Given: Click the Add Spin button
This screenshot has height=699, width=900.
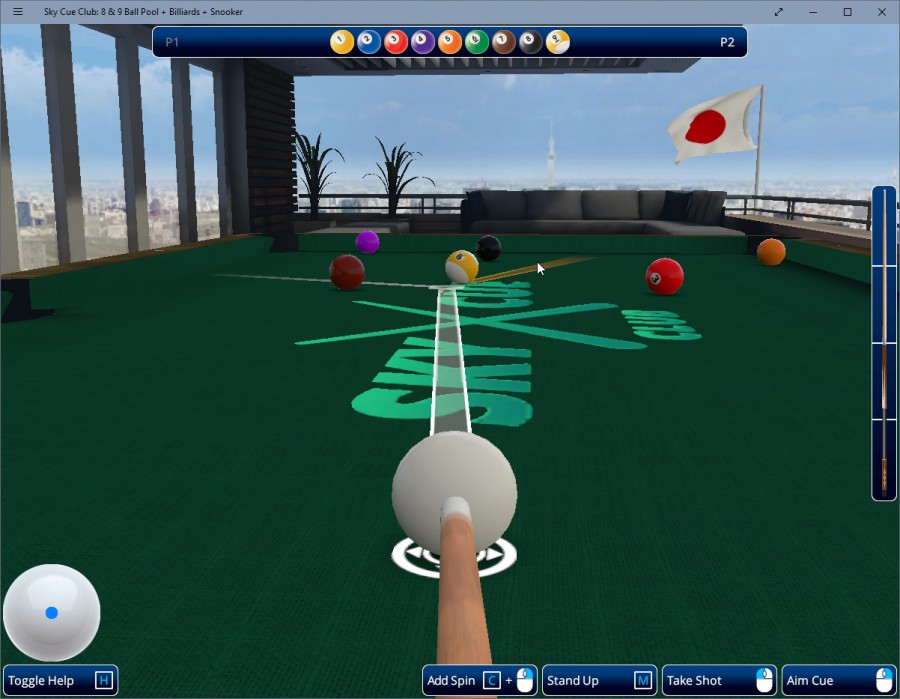Looking at the screenshot, I should click(x=479, y=681).
